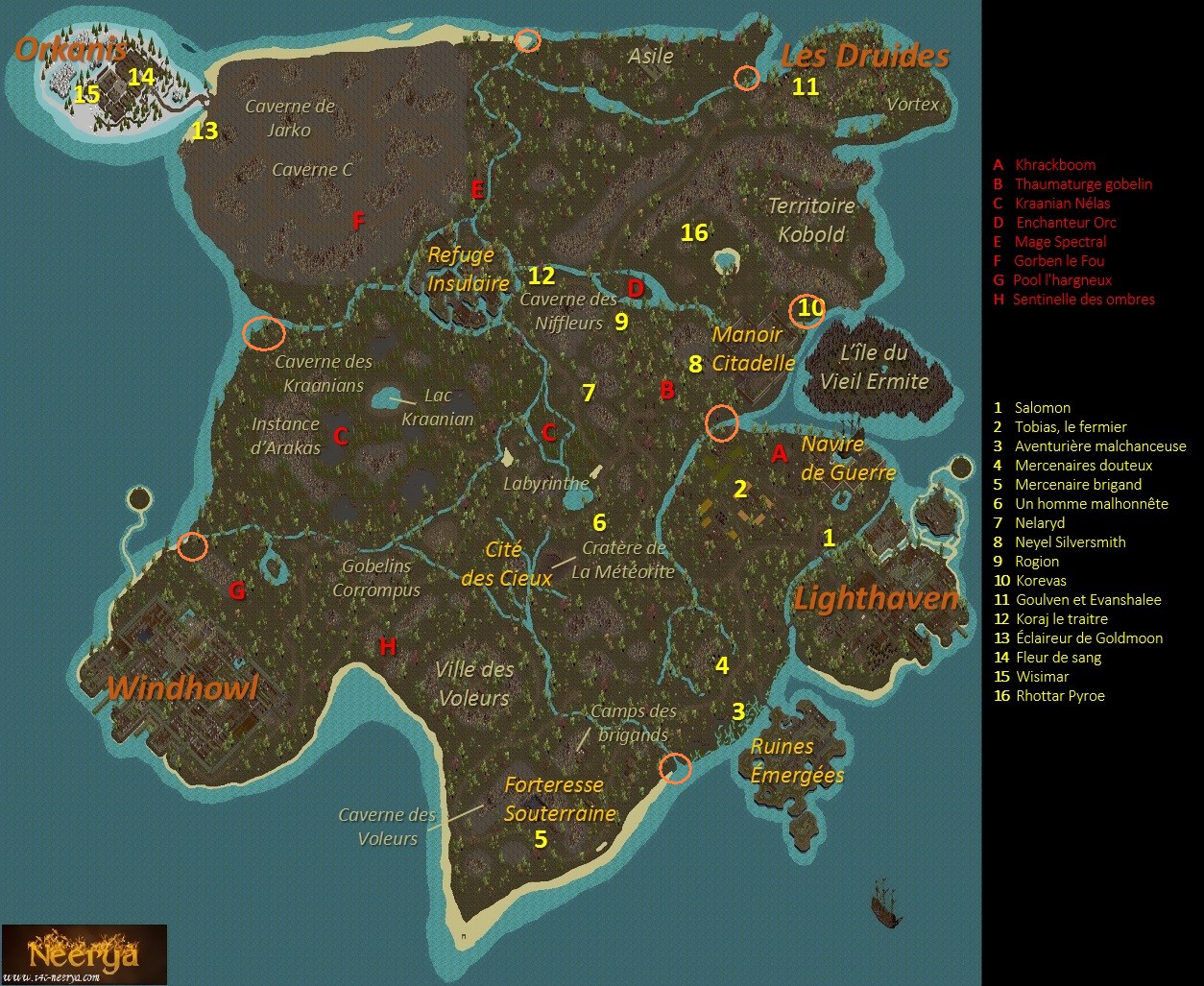The image size is (1204, 986).
Task: Select yellow marker 1 above Lighthaven
Action: [x=829, y=538]
